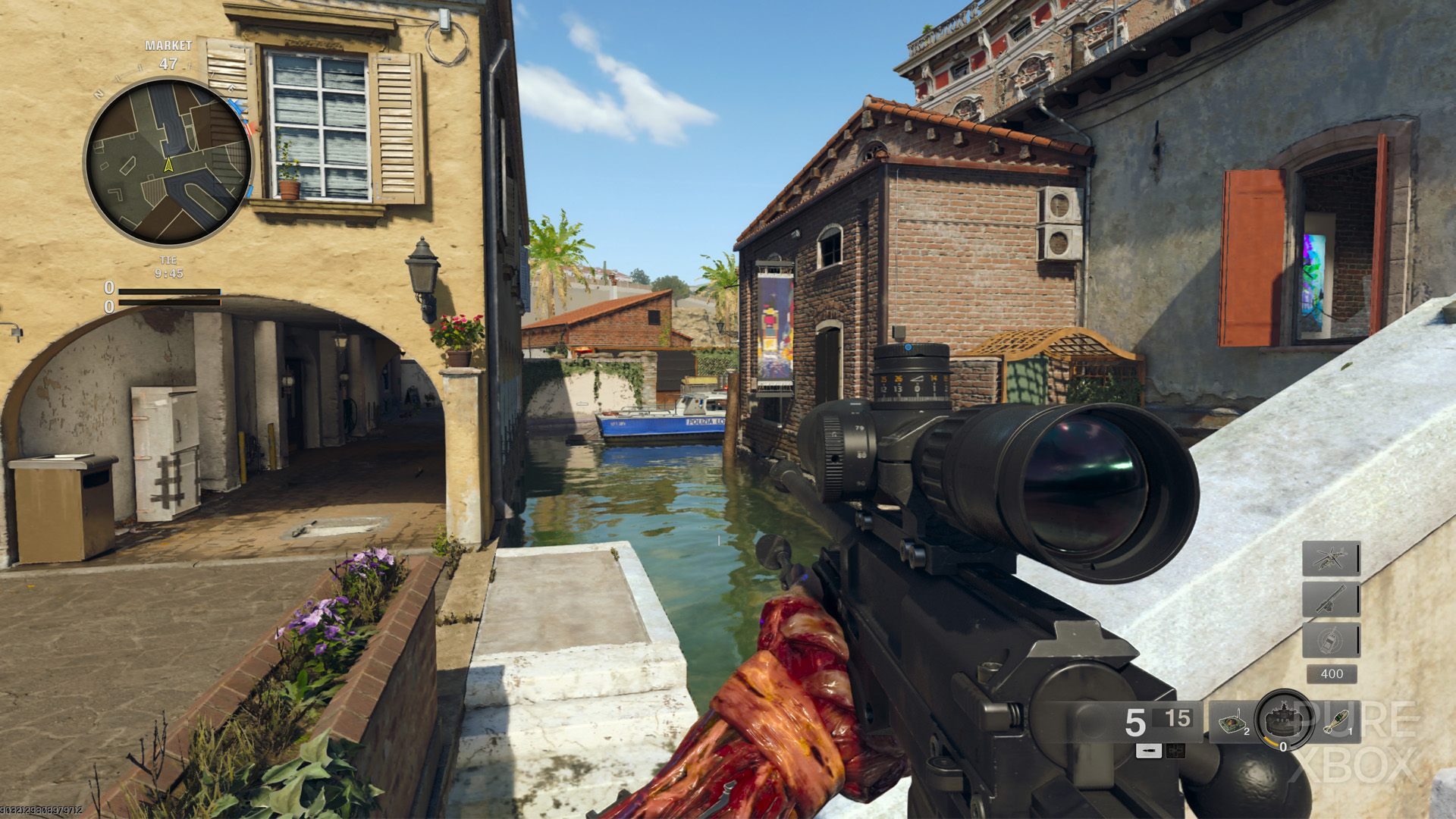This screenshot has height=819, width=1456.
Task: Click the MARKET map name label
Action: click(x=167, y=44)
